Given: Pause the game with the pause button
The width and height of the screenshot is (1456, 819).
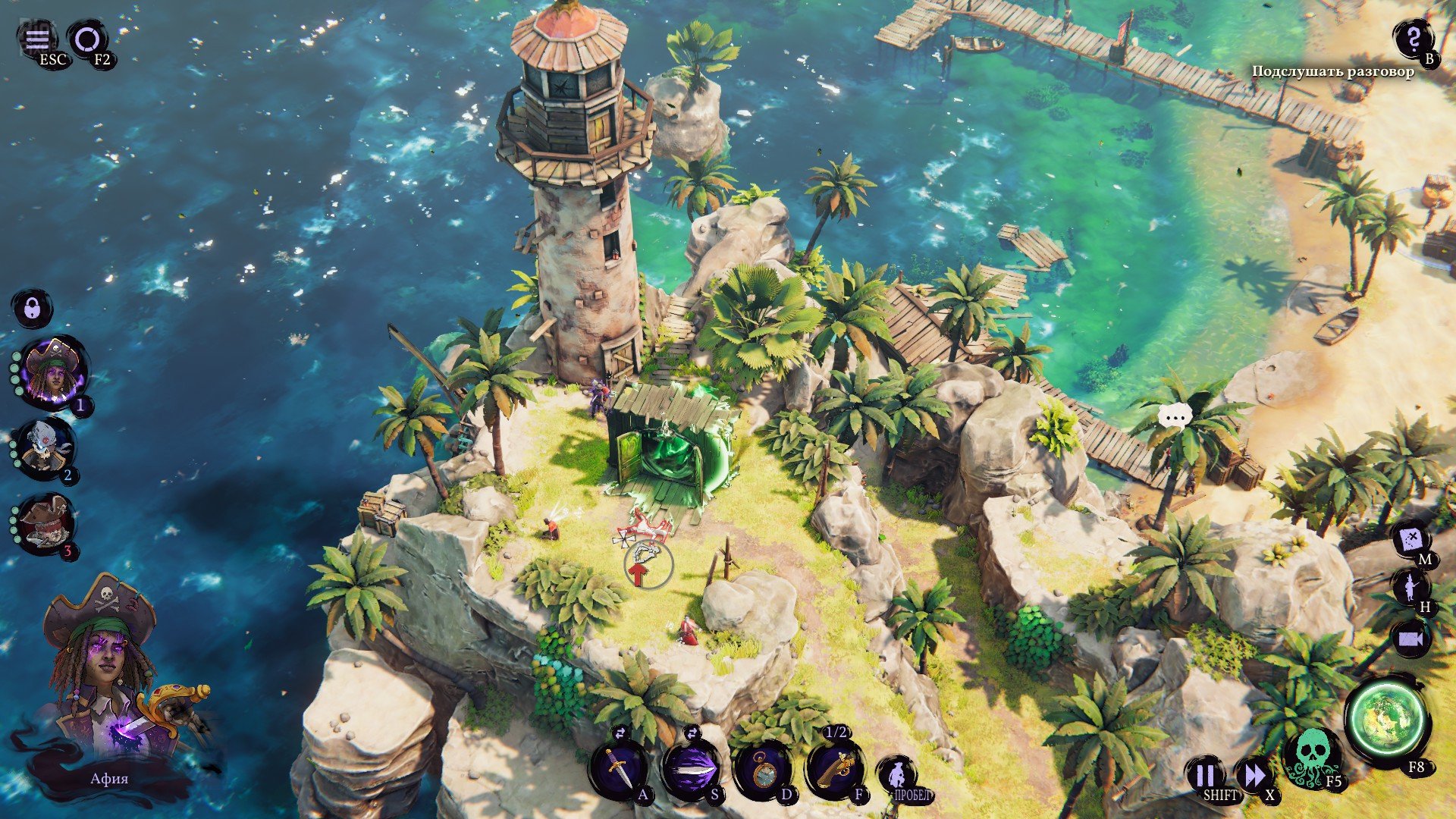Looking at the screenshot, I should point(1206,776).
